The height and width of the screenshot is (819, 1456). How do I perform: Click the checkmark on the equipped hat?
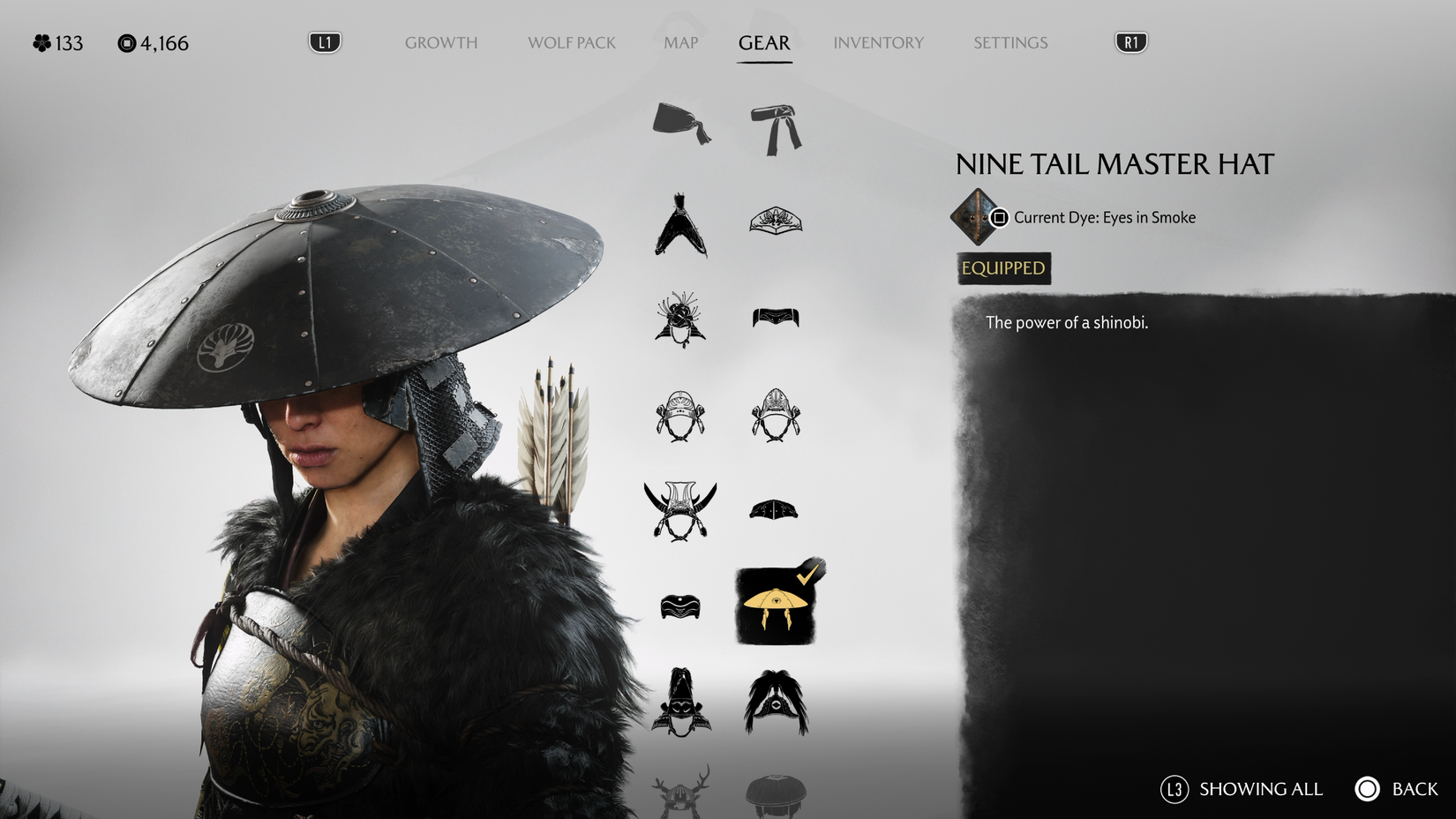(x=807, y=575)
